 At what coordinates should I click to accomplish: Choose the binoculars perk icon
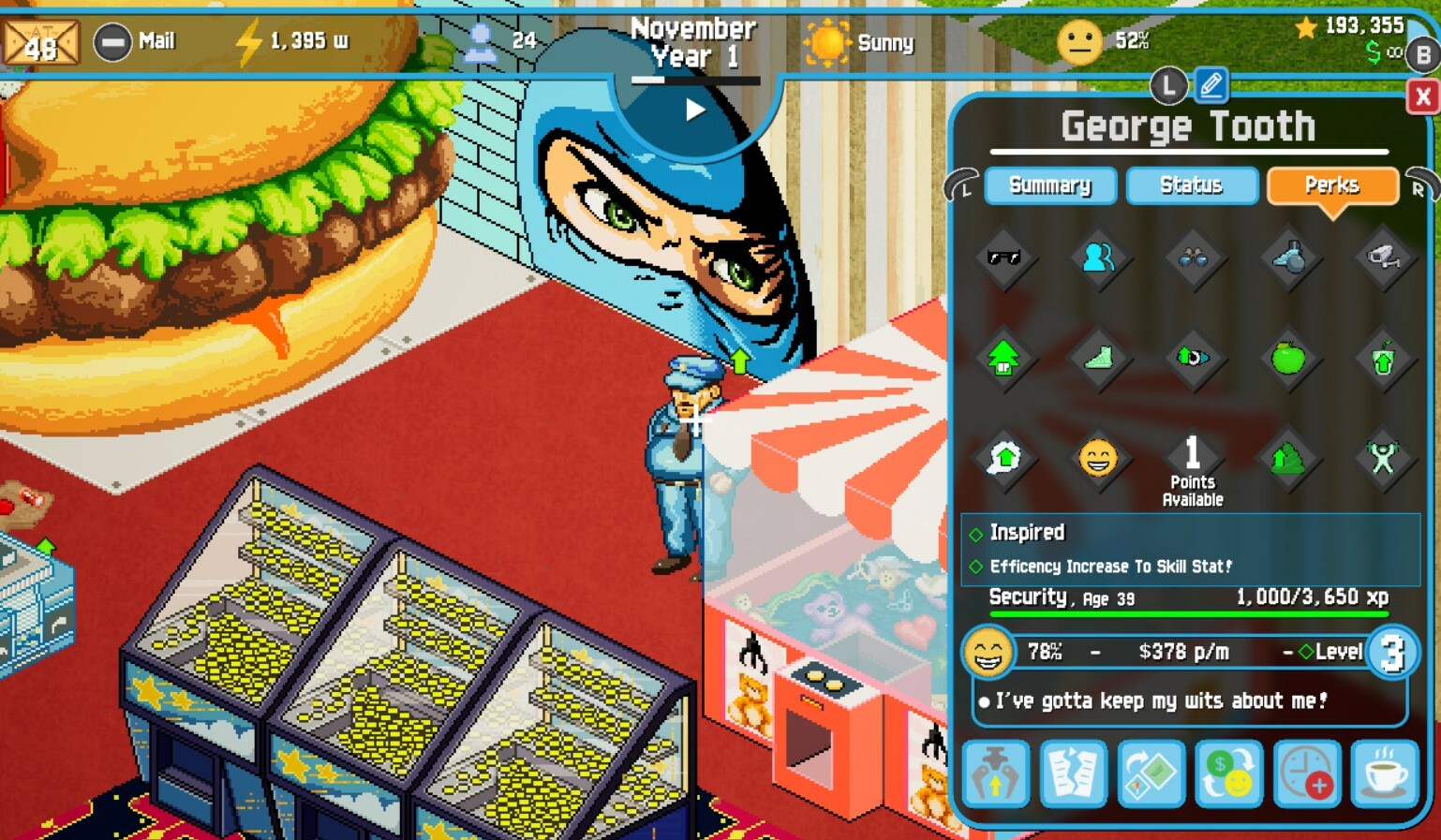[1192, 260]
